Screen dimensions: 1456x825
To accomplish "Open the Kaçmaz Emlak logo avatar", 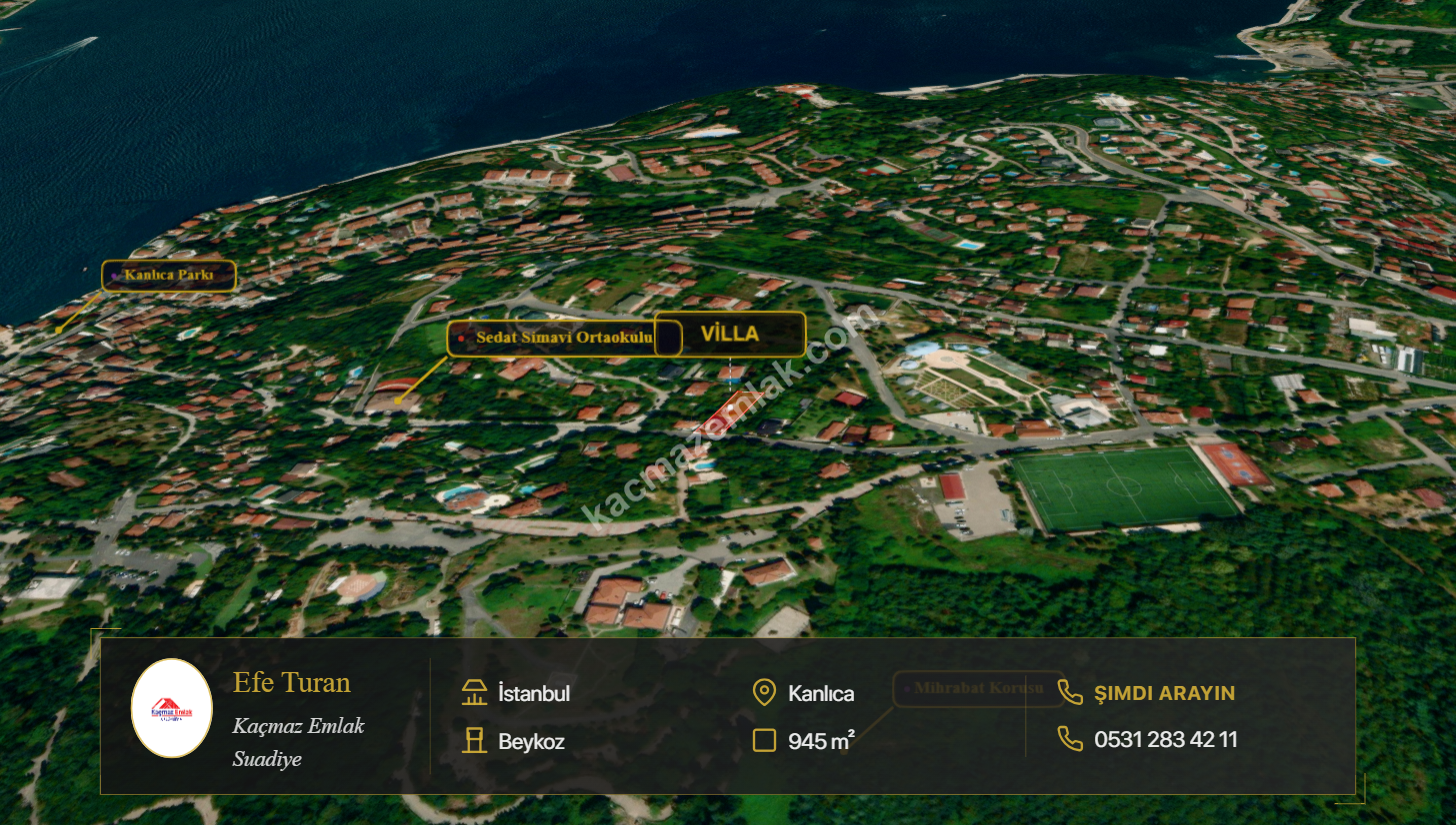I will point(171,708).
